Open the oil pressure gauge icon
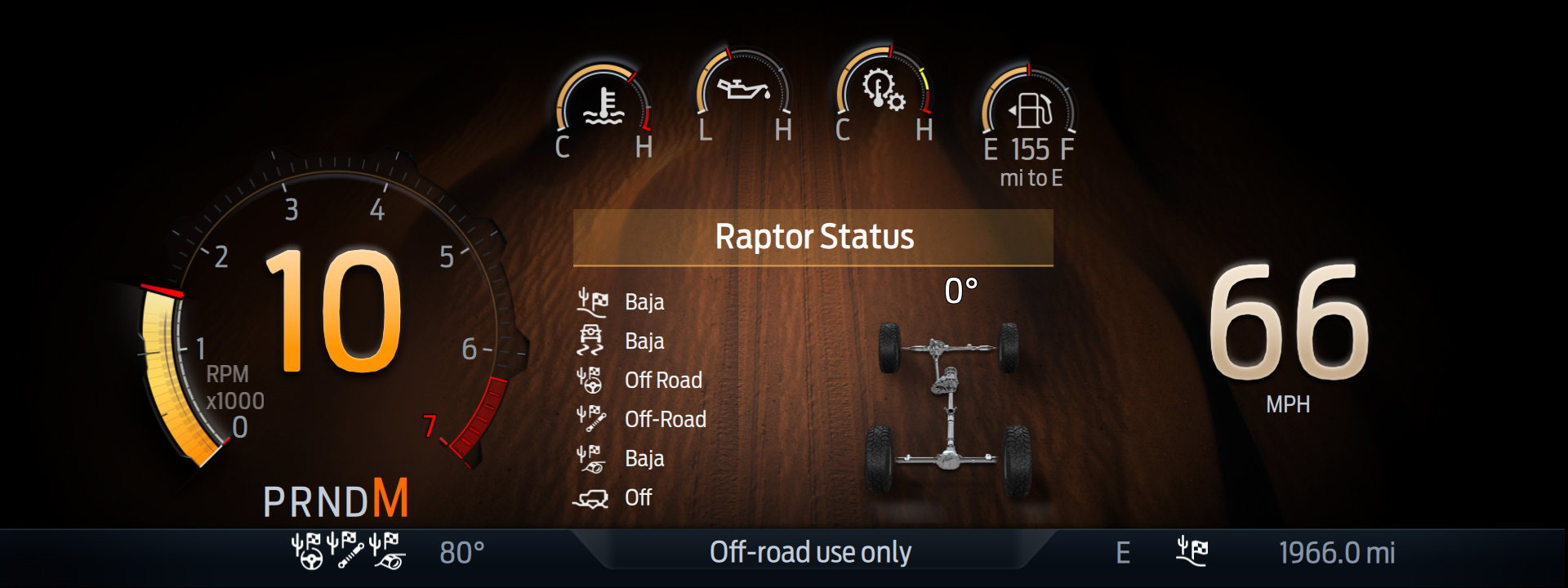 point(743,88)
